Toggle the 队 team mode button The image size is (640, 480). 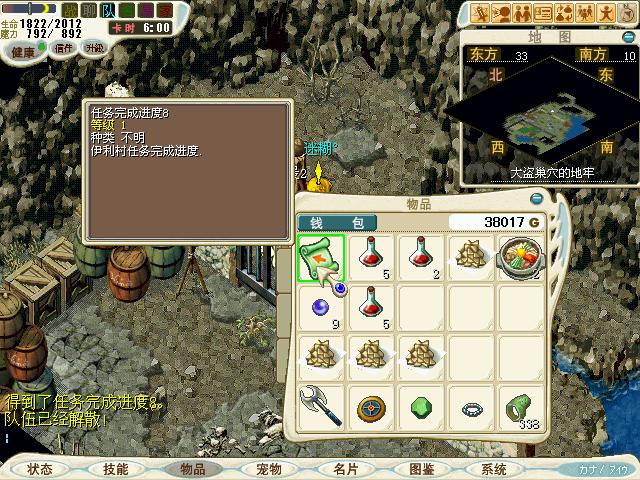[109, 10]
